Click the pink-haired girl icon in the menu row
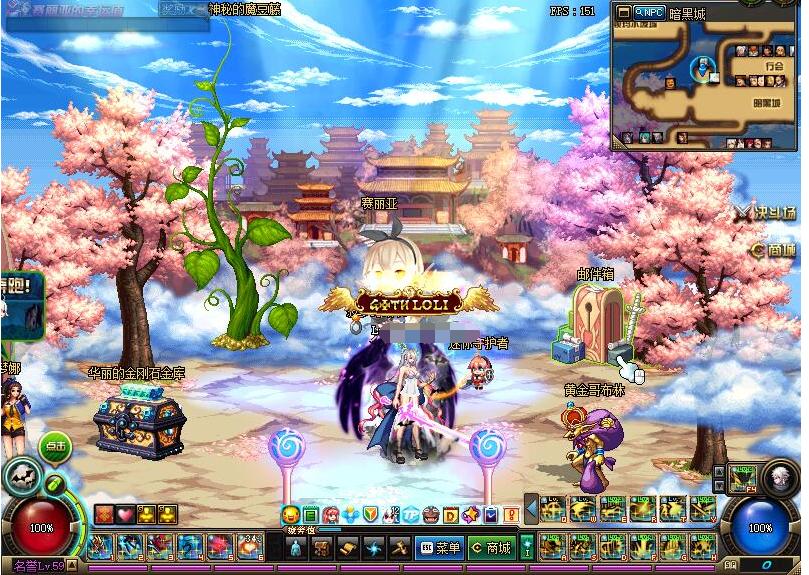This screenshot has width=809, height=575. pyautogui.click(x=331, y=515)
